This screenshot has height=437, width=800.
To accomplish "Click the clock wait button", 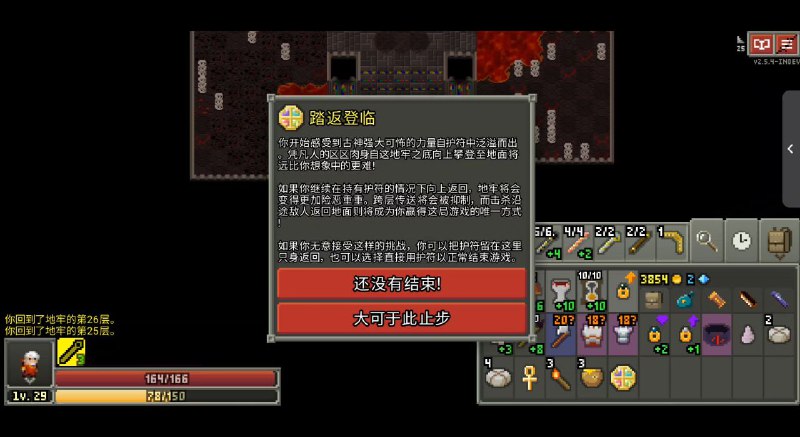I will click(740, 240).
